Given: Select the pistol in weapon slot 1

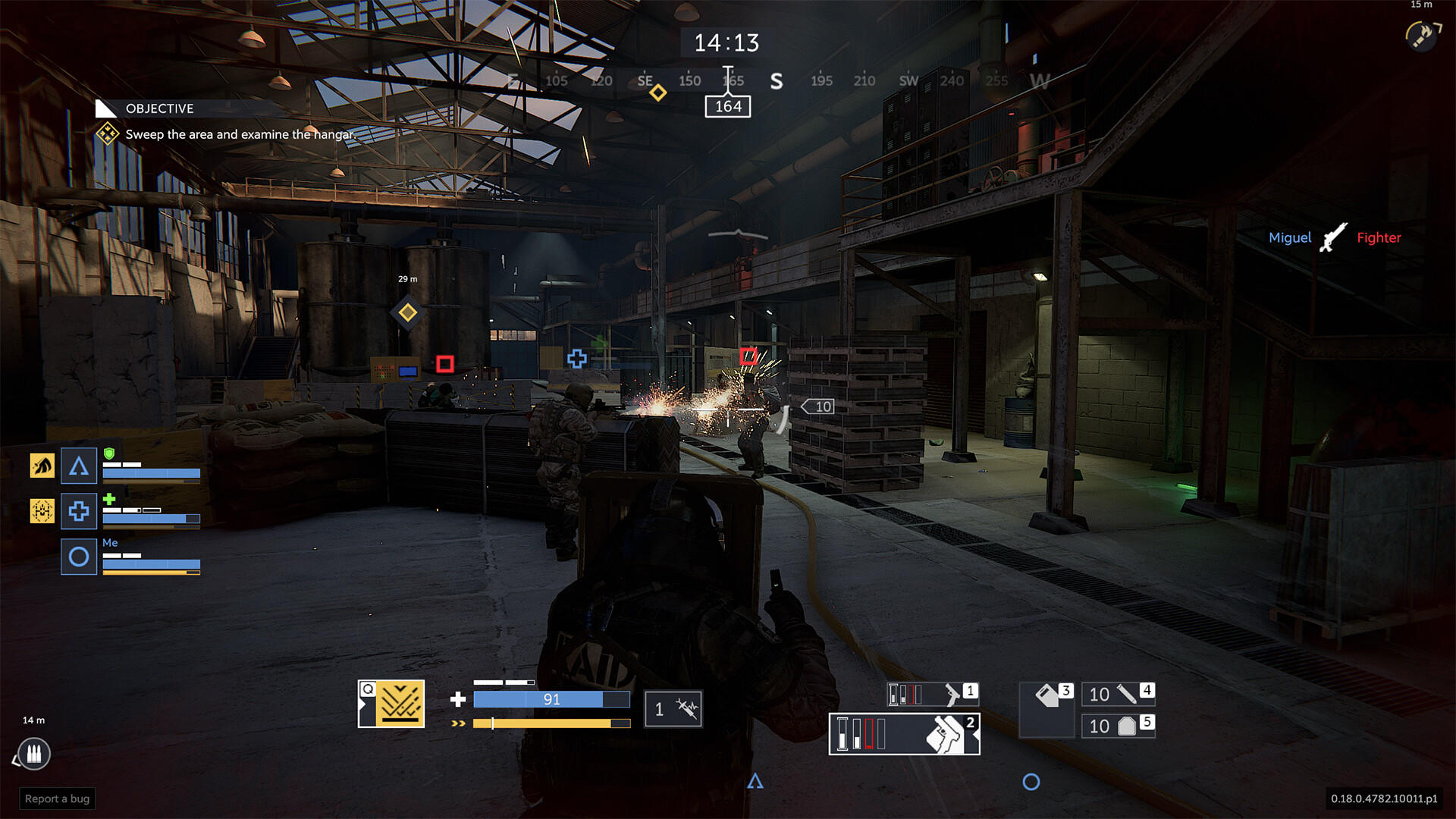Looking at the screenshot, I should coord(933,693).
